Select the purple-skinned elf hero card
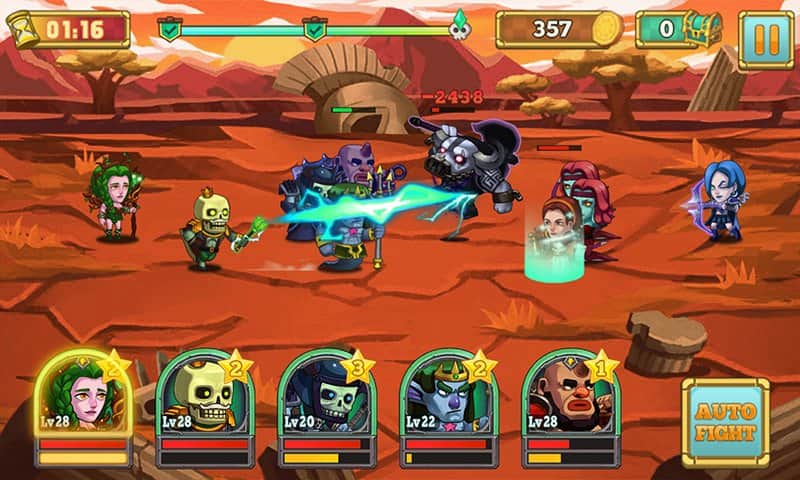Viewport: 800px width, 480px height. (x=448, y=398)
